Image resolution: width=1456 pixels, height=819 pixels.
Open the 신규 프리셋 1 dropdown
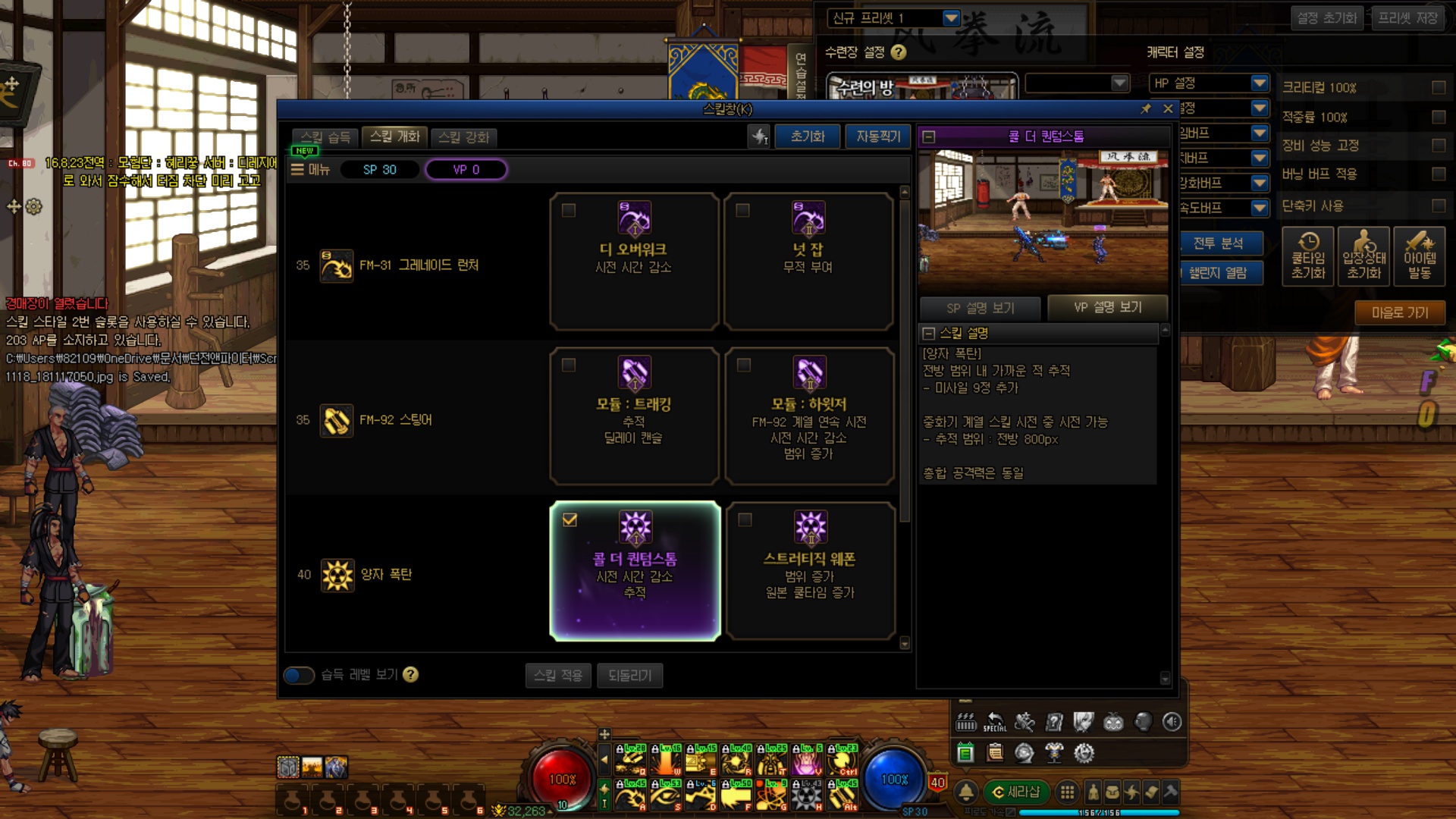(951, 17)
